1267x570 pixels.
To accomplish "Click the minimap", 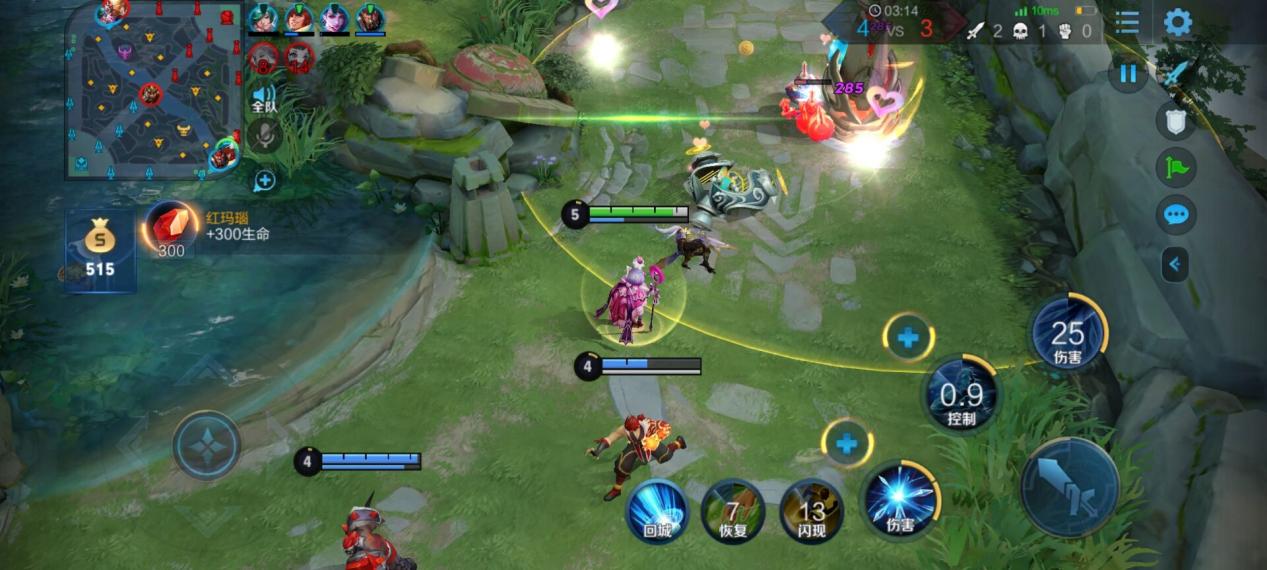I will click(x=153, y=92).
